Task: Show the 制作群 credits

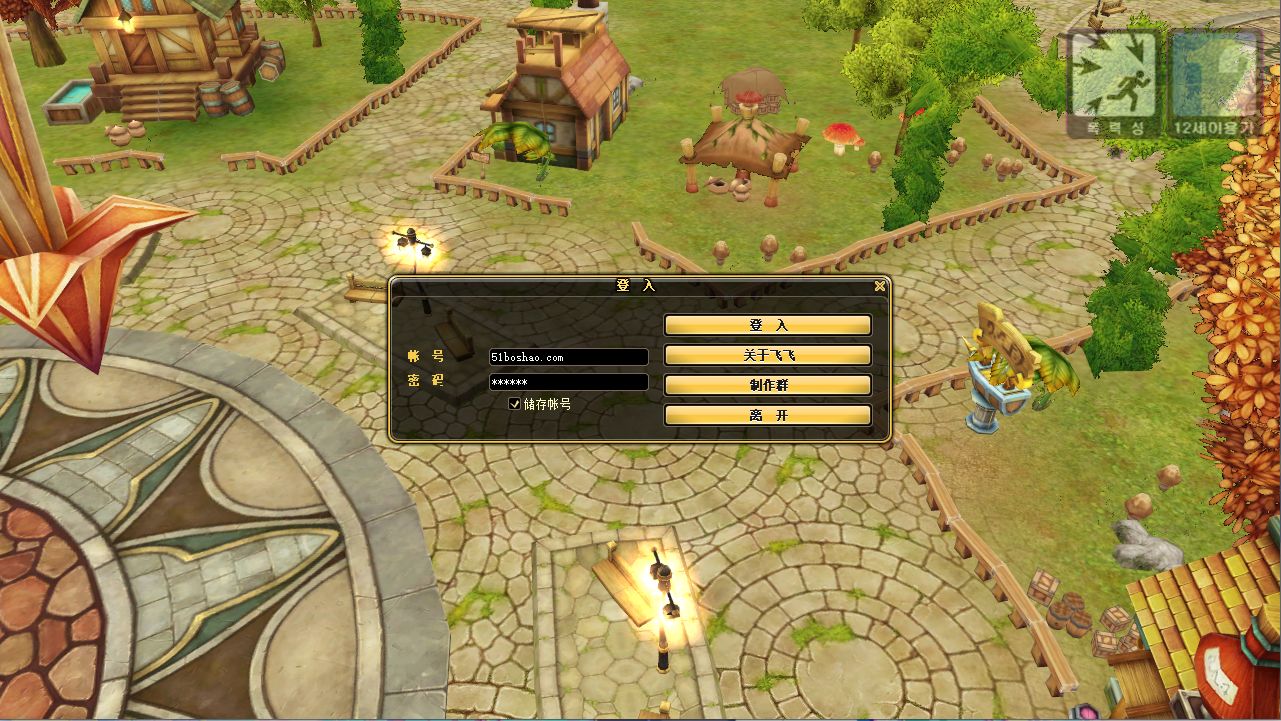Action: [x=767, y=386]
